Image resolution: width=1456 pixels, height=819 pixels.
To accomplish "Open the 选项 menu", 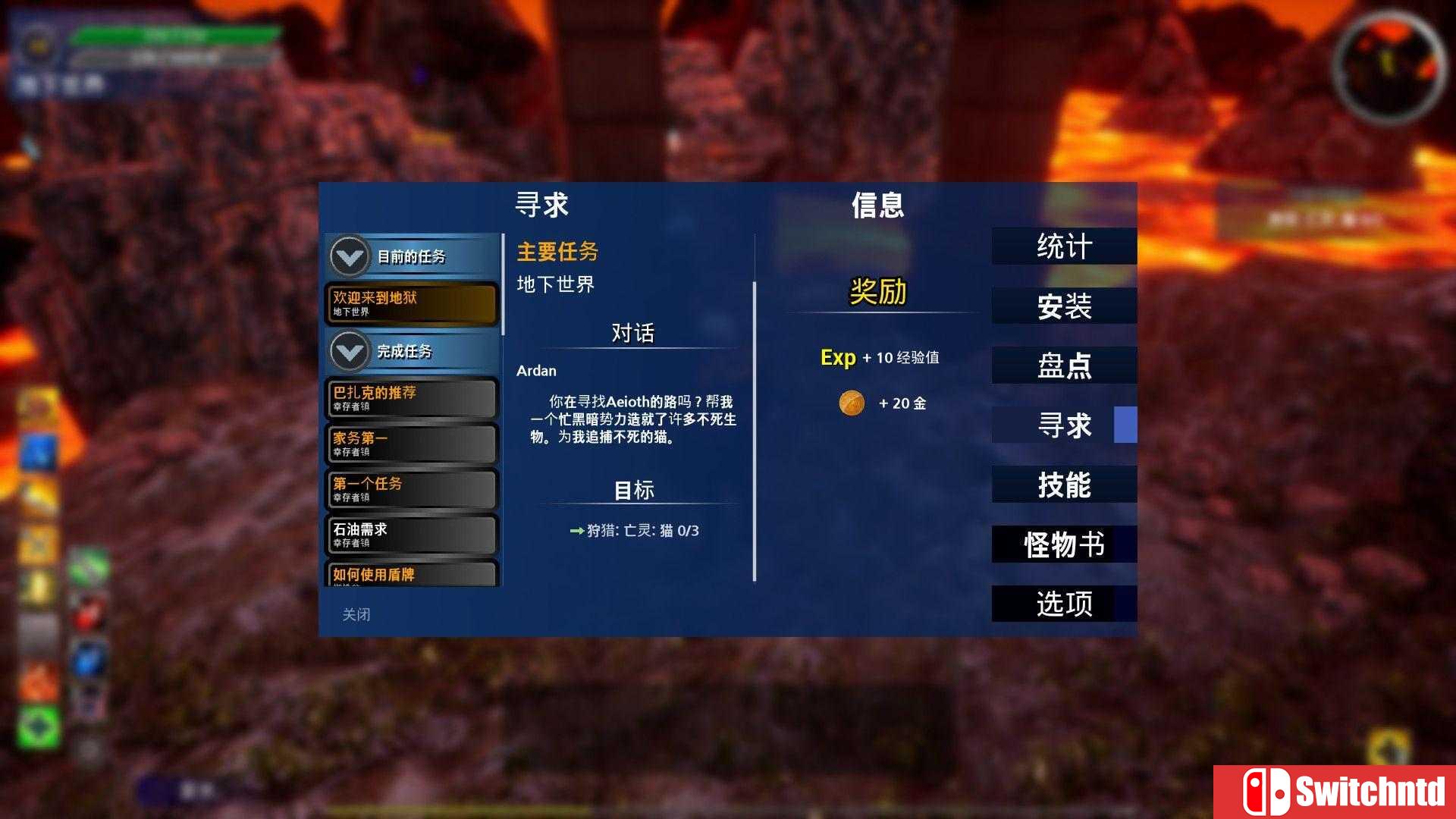I will (1064, 604).
